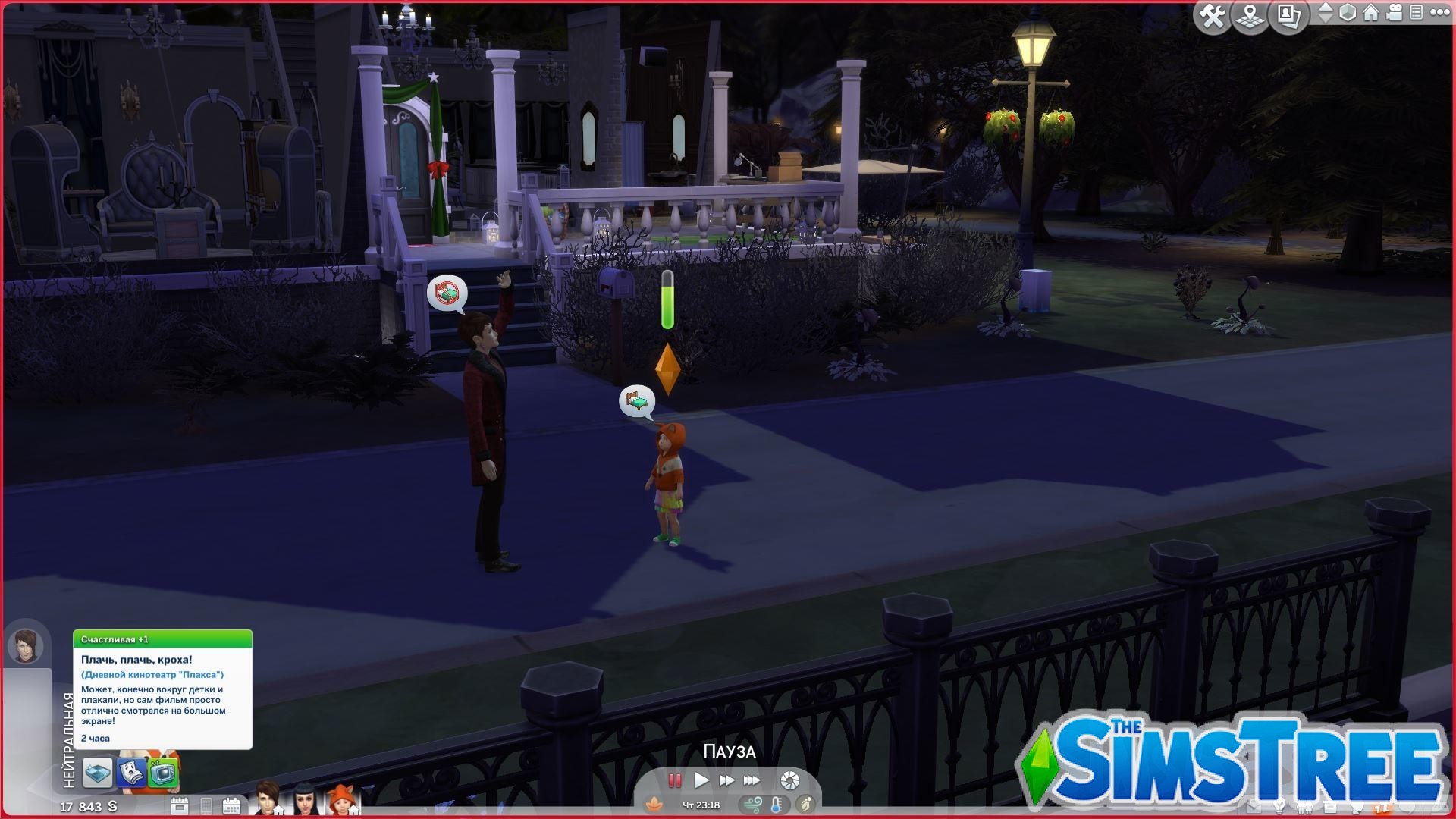1456x819 pixels.
Task: Open the Sim's phone icon
Action: [207, 807]
